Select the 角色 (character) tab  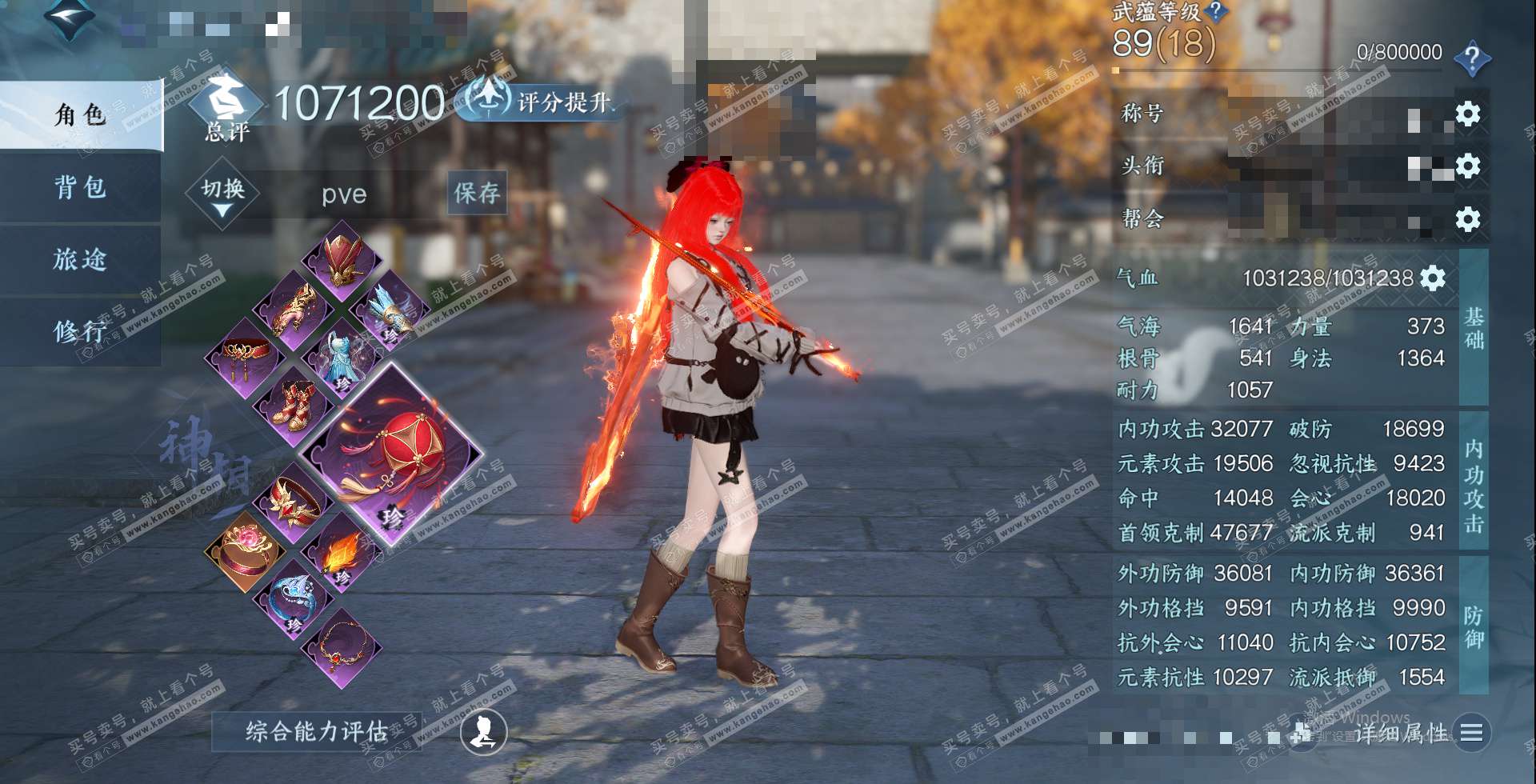pyautogui.click(x=80, y=115)
